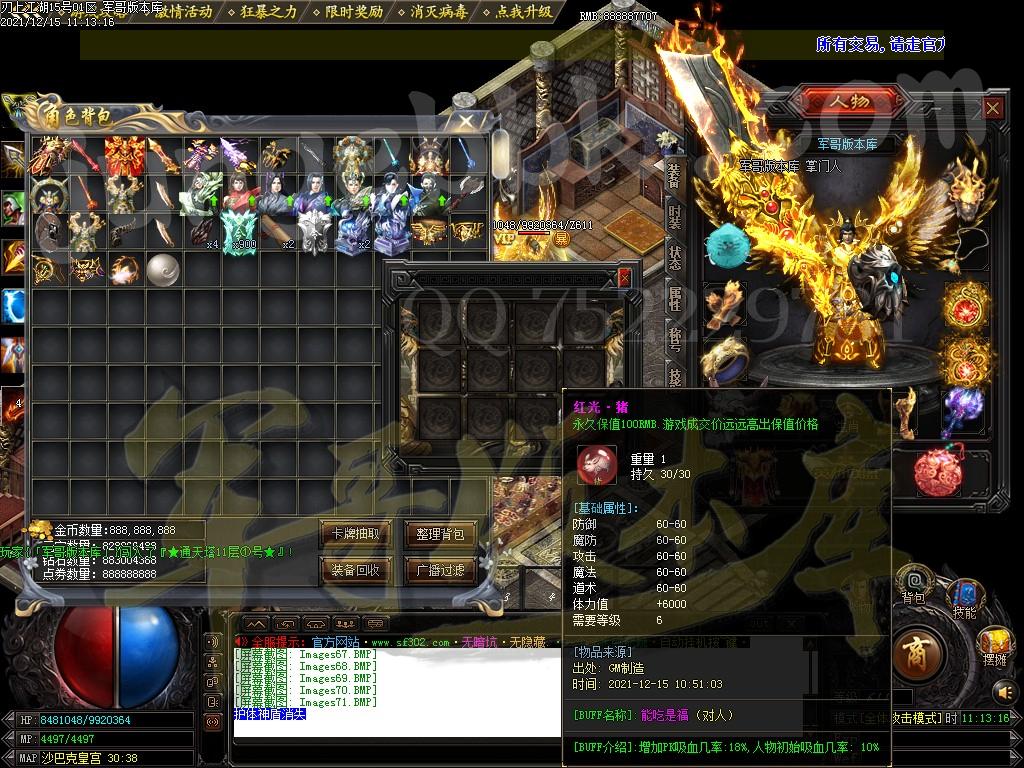Open 装备回收 equipment recycling

(x=355, y=570)
